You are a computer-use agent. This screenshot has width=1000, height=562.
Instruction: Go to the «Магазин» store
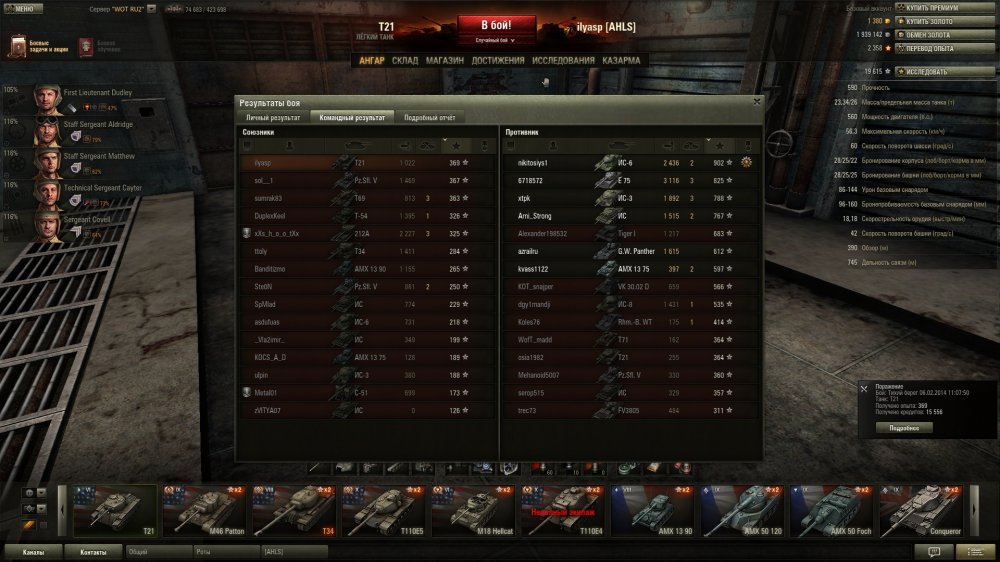444,60
